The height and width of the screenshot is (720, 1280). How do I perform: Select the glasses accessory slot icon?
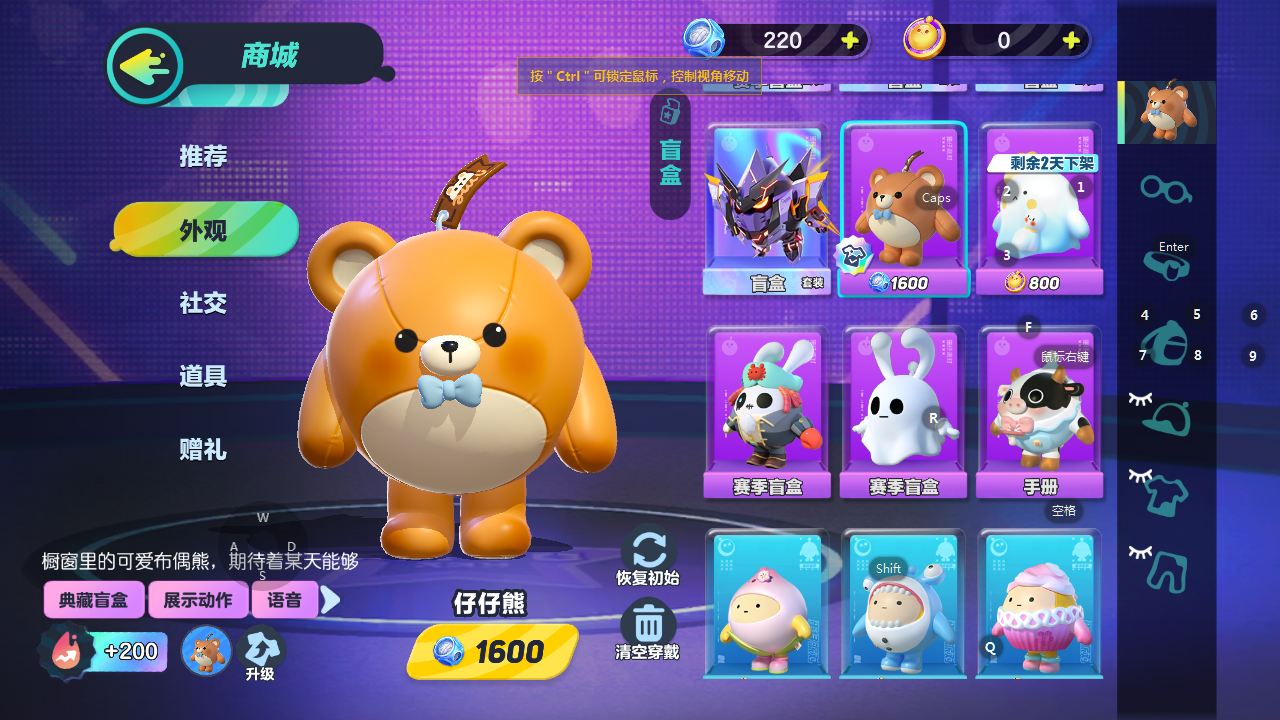1166,188
